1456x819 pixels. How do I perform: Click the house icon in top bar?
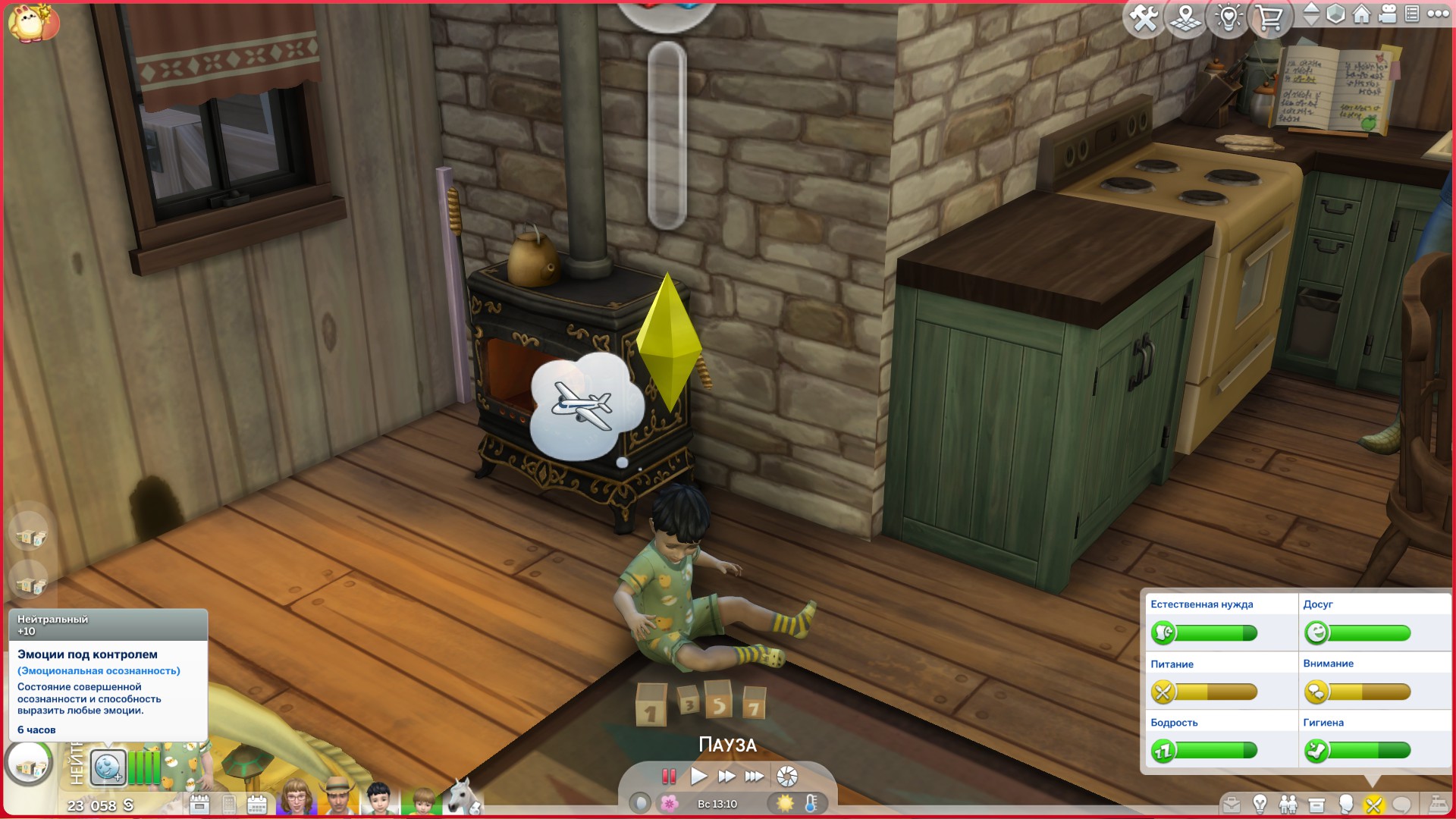pos(1362,14)
